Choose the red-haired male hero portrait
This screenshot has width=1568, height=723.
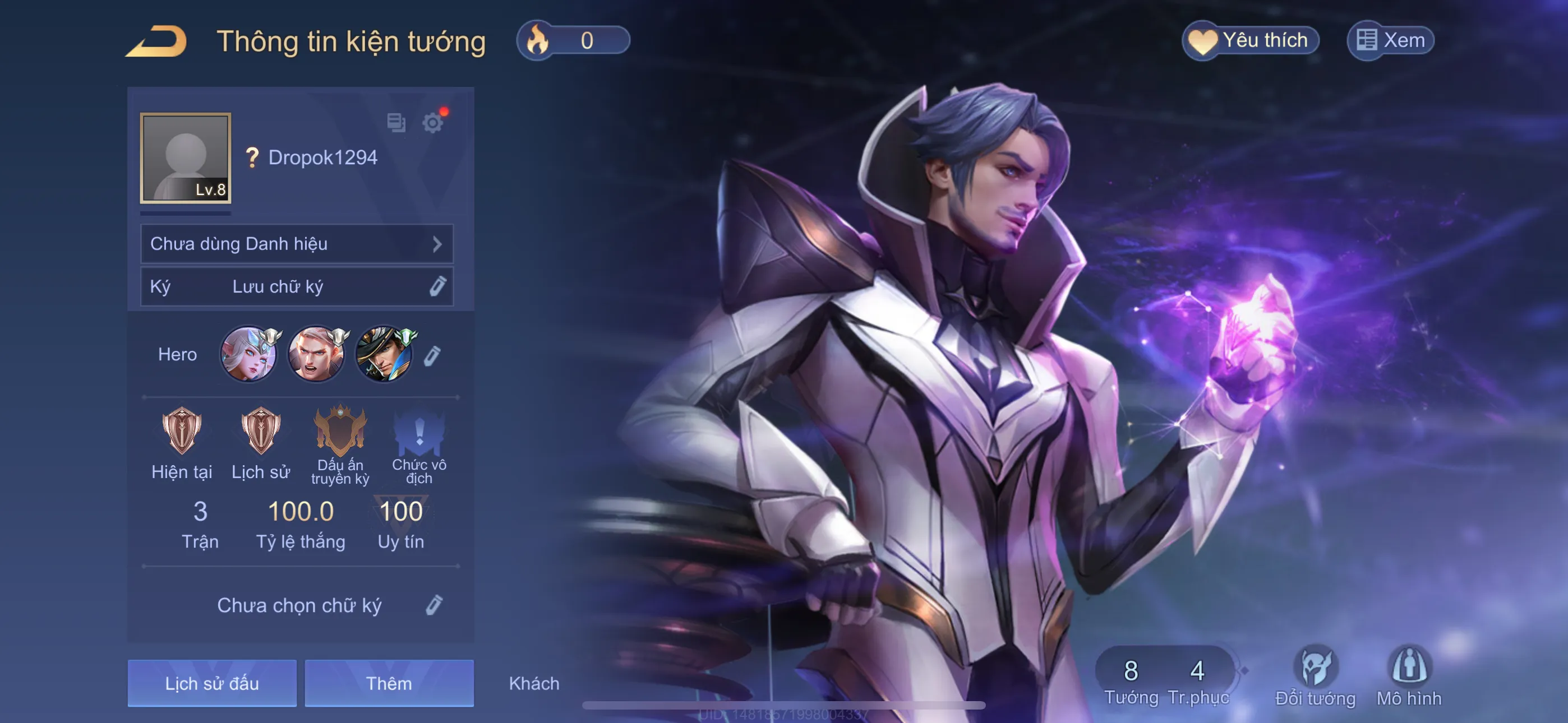pos(316,354)
